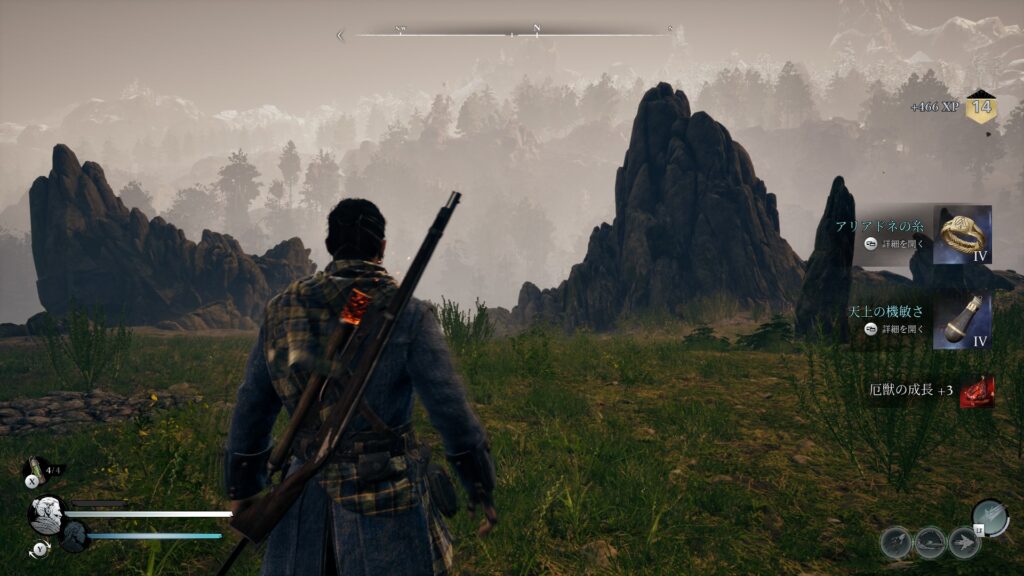Switch to the secondary companion portrait
The width and height of the screenshot is (1024, 576).
click(75, 536)
